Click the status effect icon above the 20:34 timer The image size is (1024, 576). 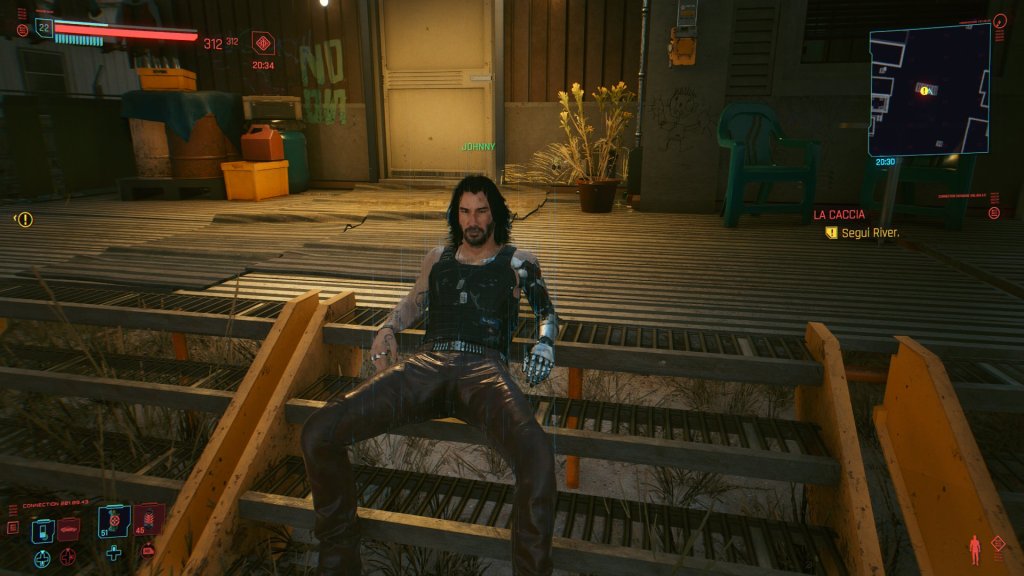tap(263, 43)
